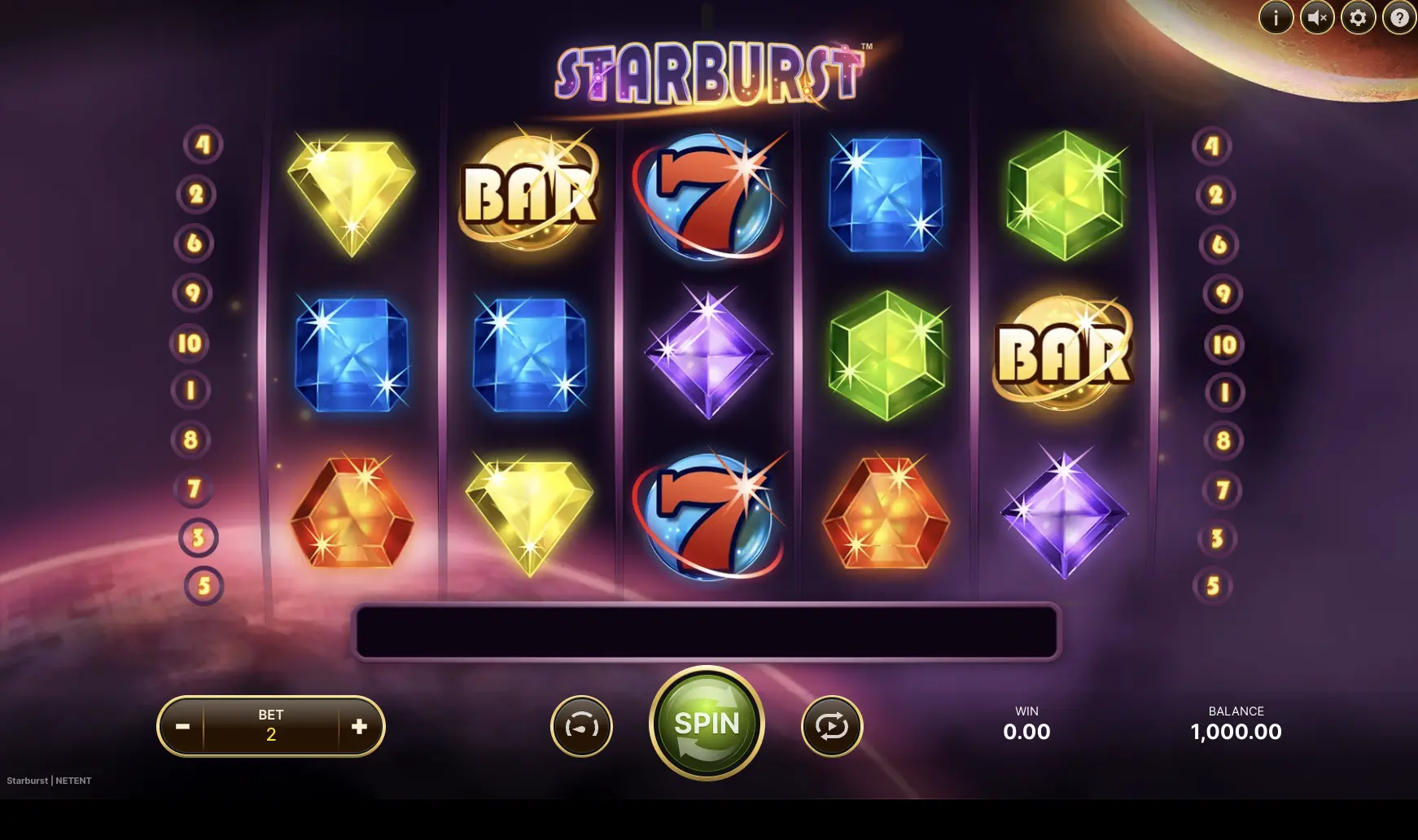The image size is (1418, 840).
Task: Select payline 10 on the left
Action: point(190,343)
